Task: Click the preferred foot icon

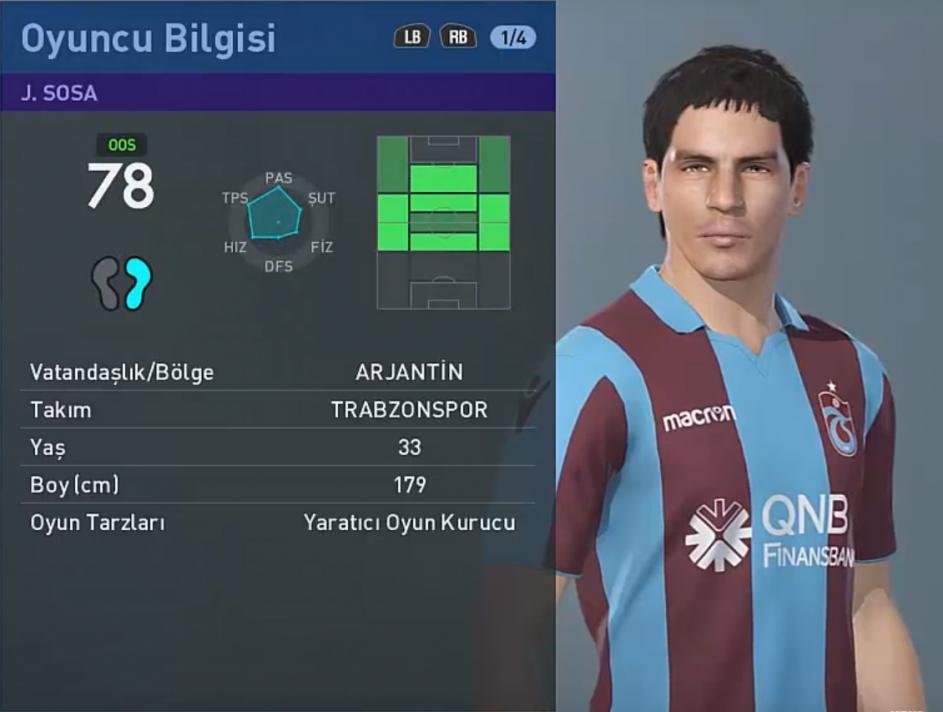Action: click(122, 283)
